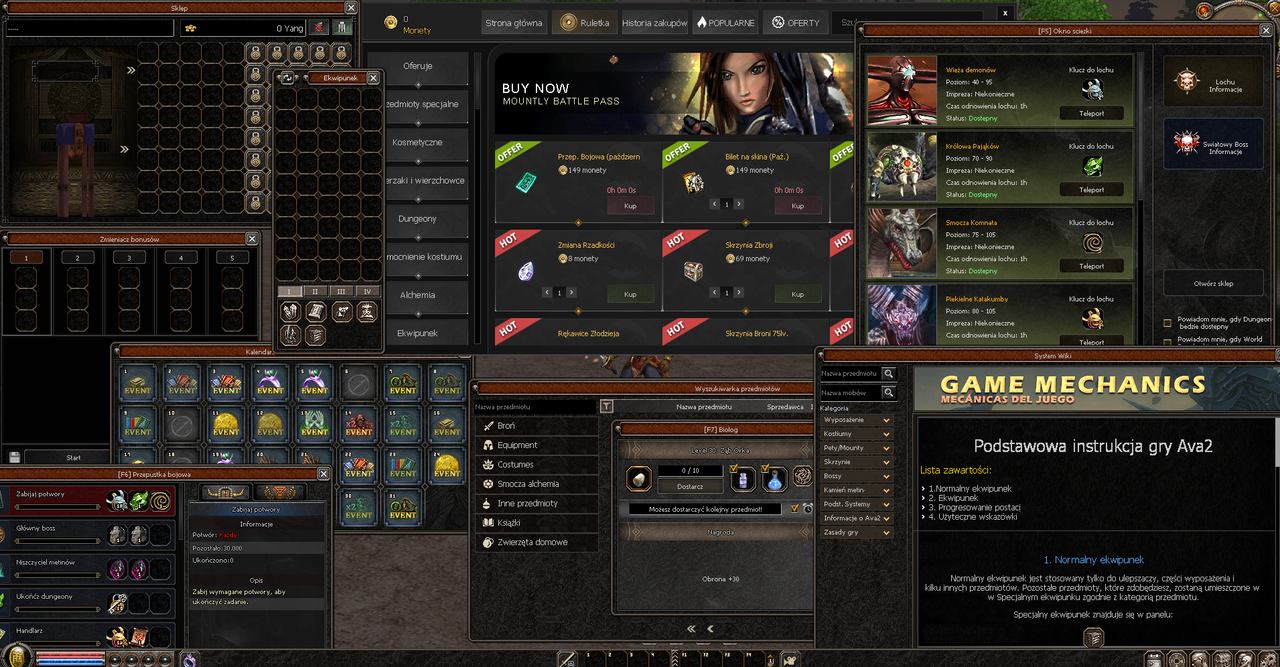This screenshot has width=1280, height=667.
Task: Switch to the OFERTY tab
Action: [x=795, y=22]
